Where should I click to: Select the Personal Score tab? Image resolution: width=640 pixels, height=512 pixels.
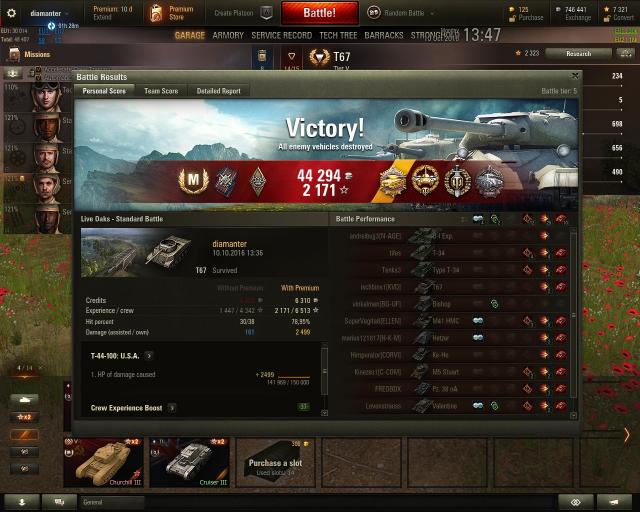[x=102, y=91]
